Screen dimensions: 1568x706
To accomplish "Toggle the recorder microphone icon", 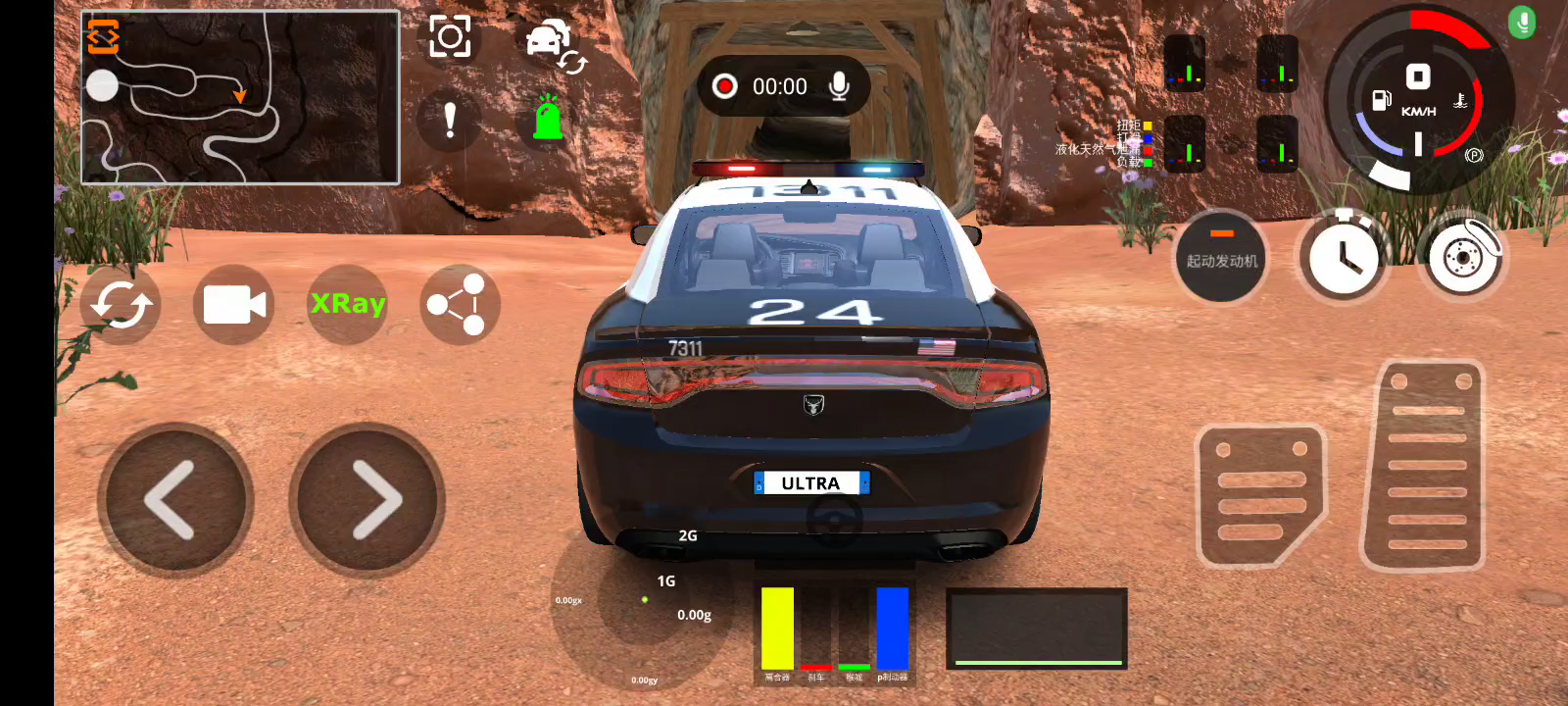I will [x=839, y=86].
